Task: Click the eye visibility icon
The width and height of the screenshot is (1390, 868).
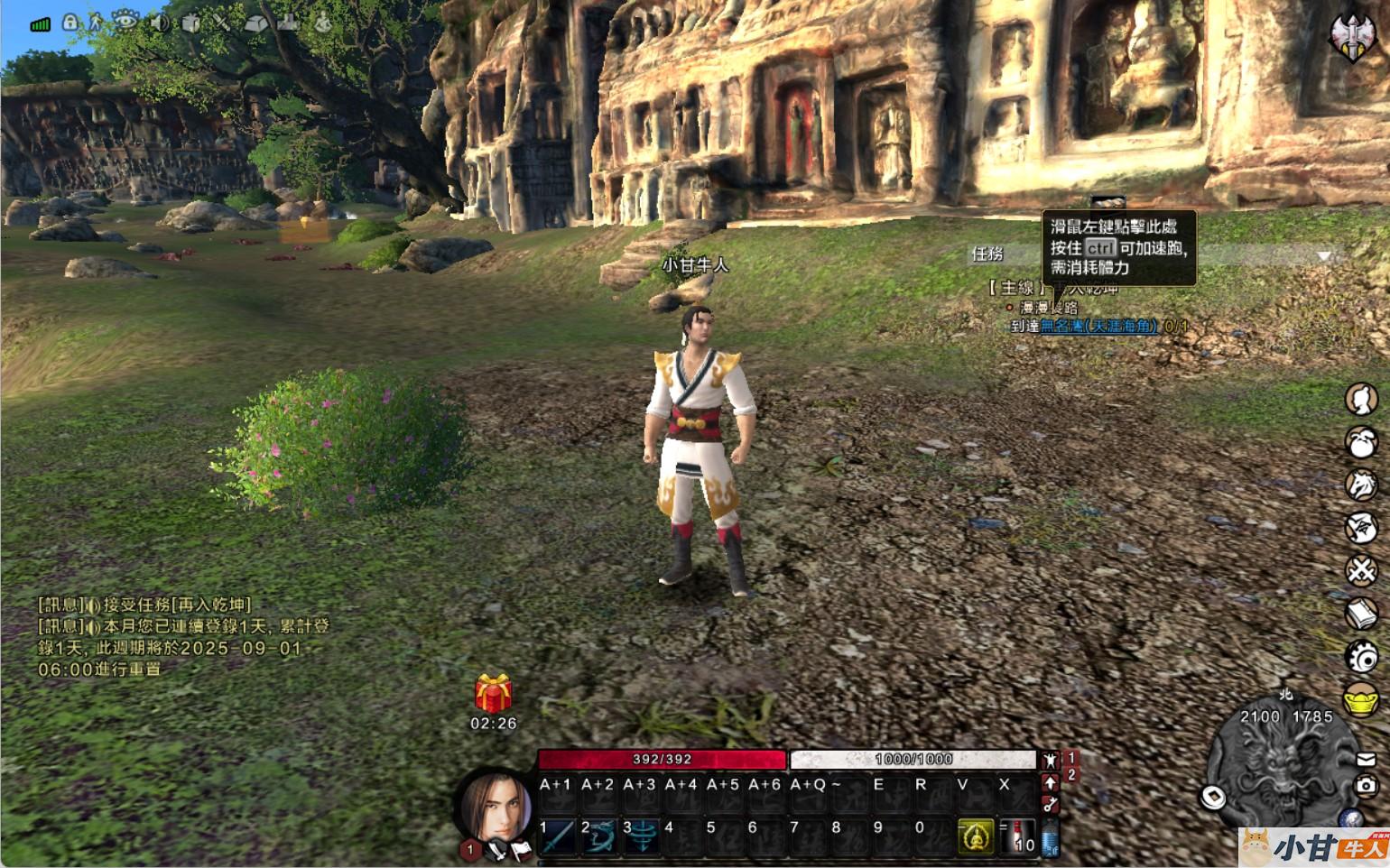Action: [x=124, y=21]
